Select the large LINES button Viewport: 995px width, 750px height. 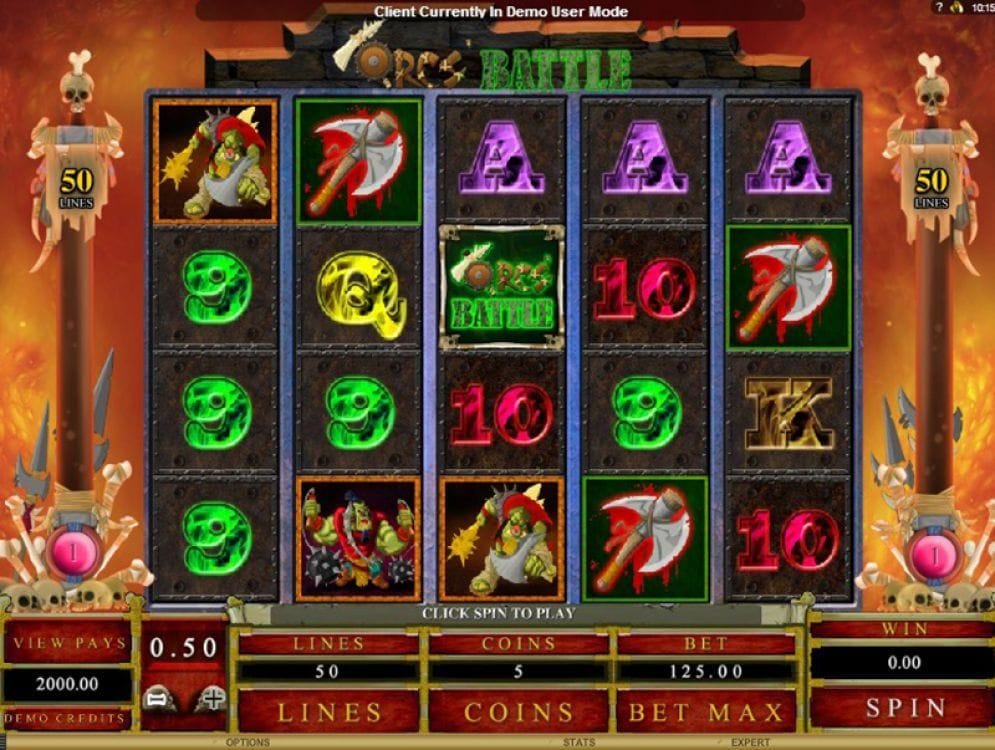coord(329,711)
